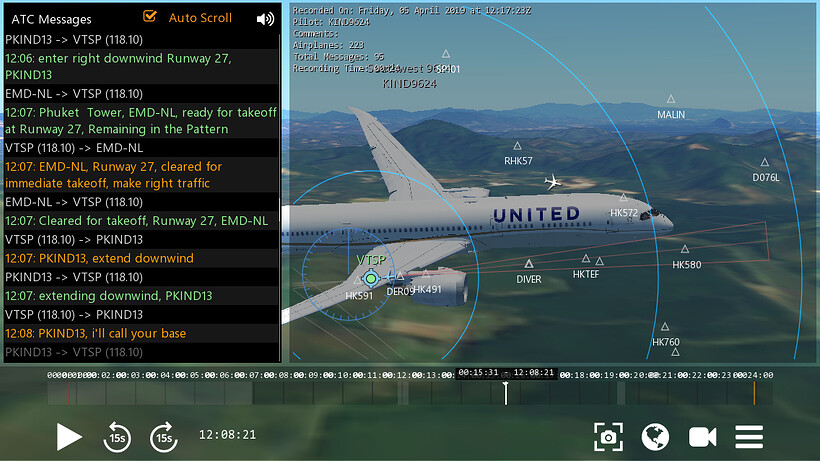Select the HK580 waypoint on the map
The width and height of the screenshot is (820, 461).
pyautogui.click(x=685, y=250)
